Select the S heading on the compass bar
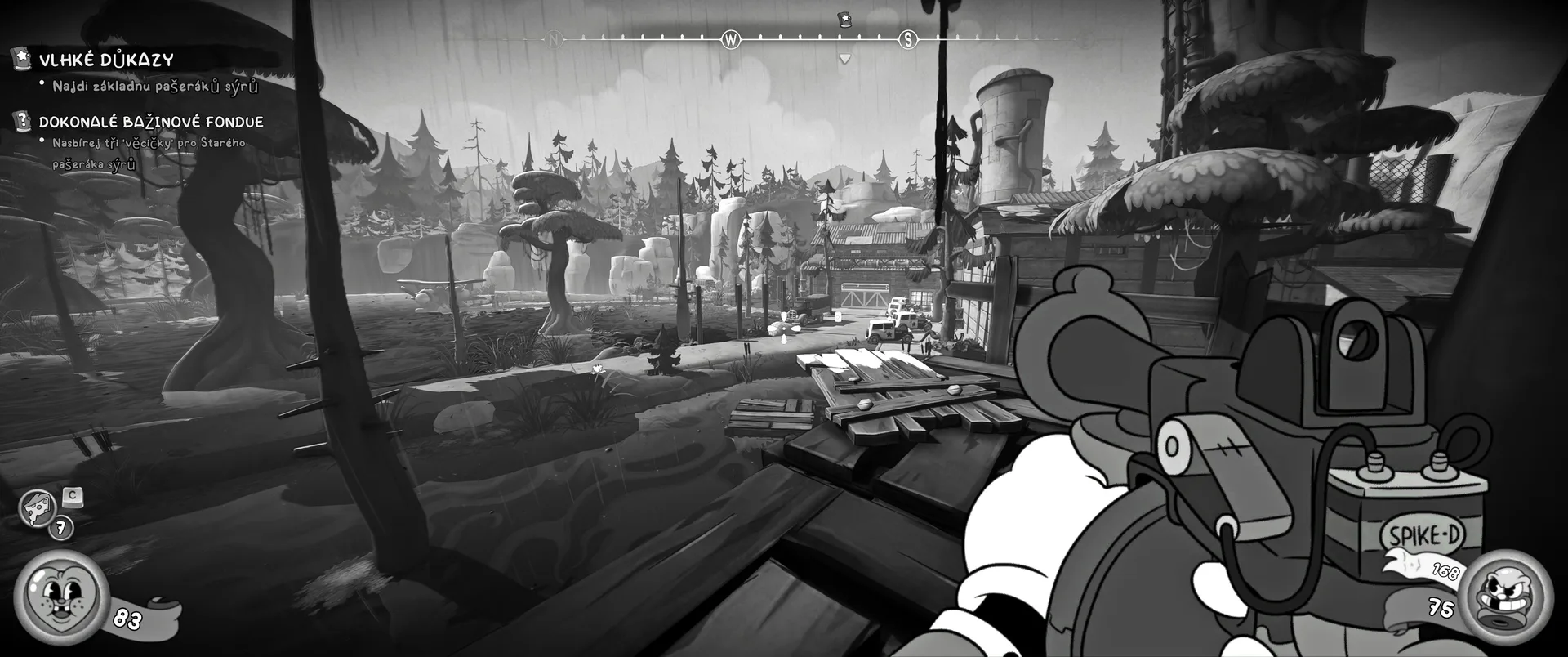This screenshot has height=657, width=1568. click(907, 39)
